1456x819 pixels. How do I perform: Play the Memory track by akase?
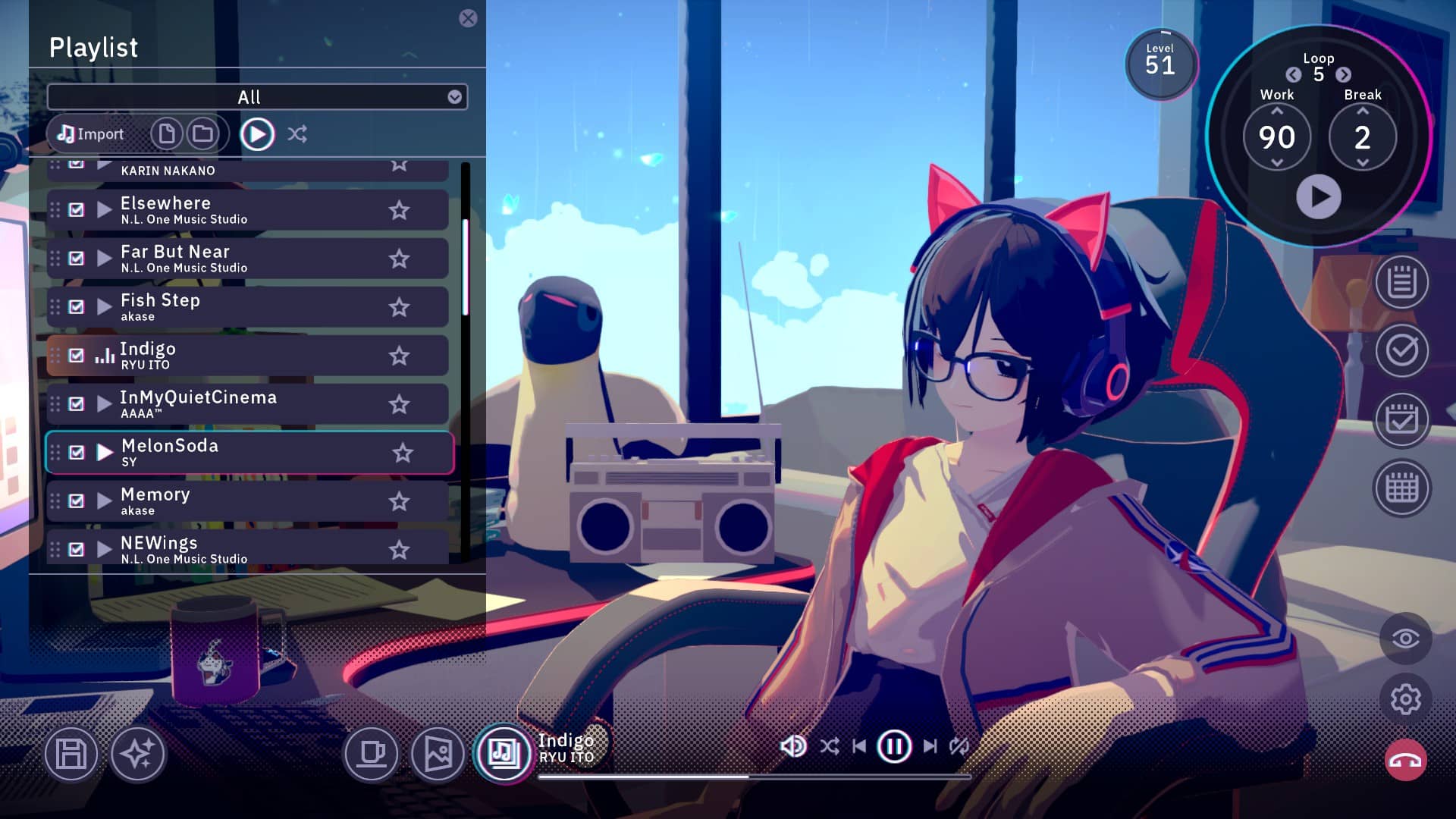coord(105,501)
